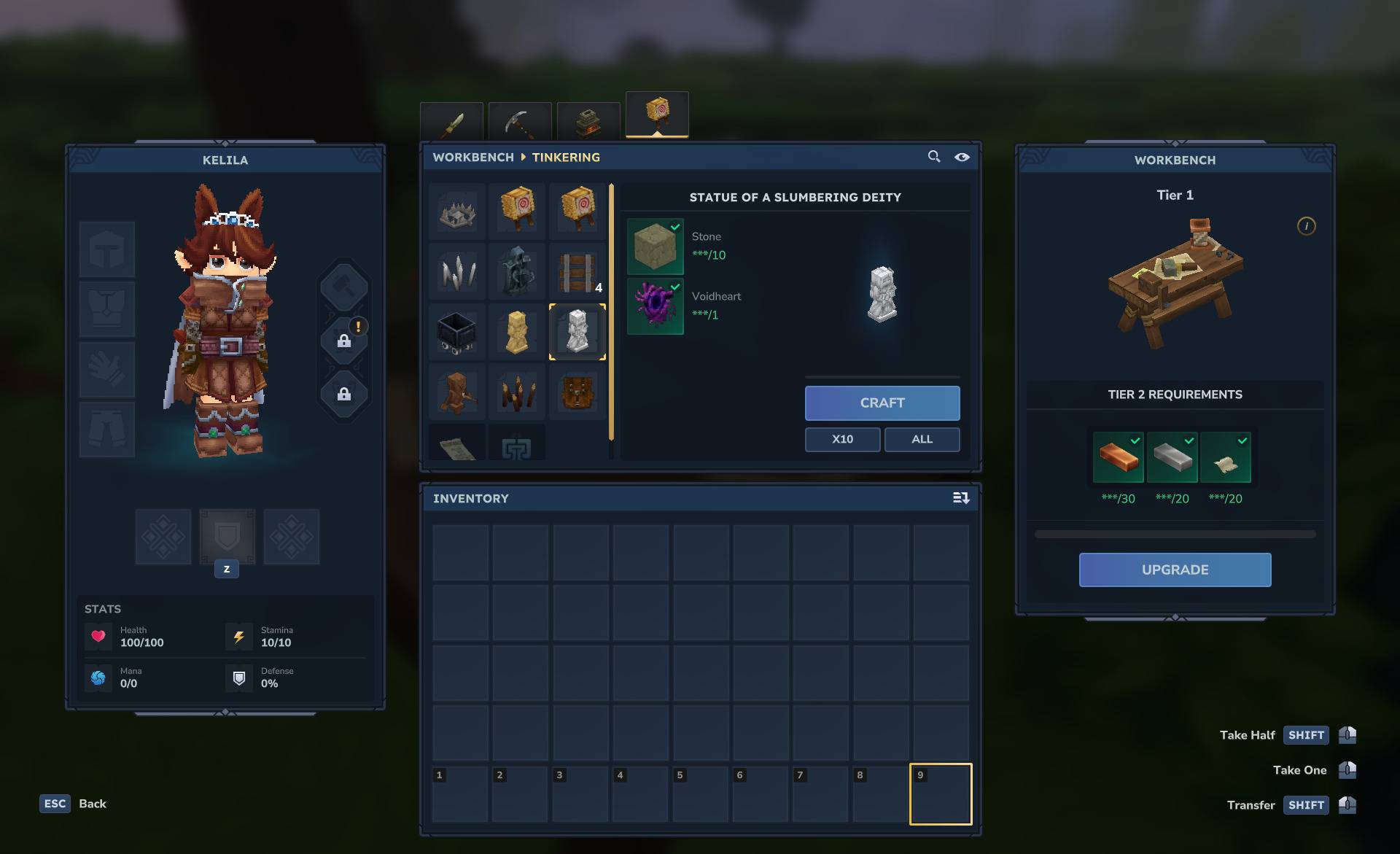Viewport: 1400px width, 854px height.
Task: Pick the spike trap recipe
Action: tap(457, 212)
